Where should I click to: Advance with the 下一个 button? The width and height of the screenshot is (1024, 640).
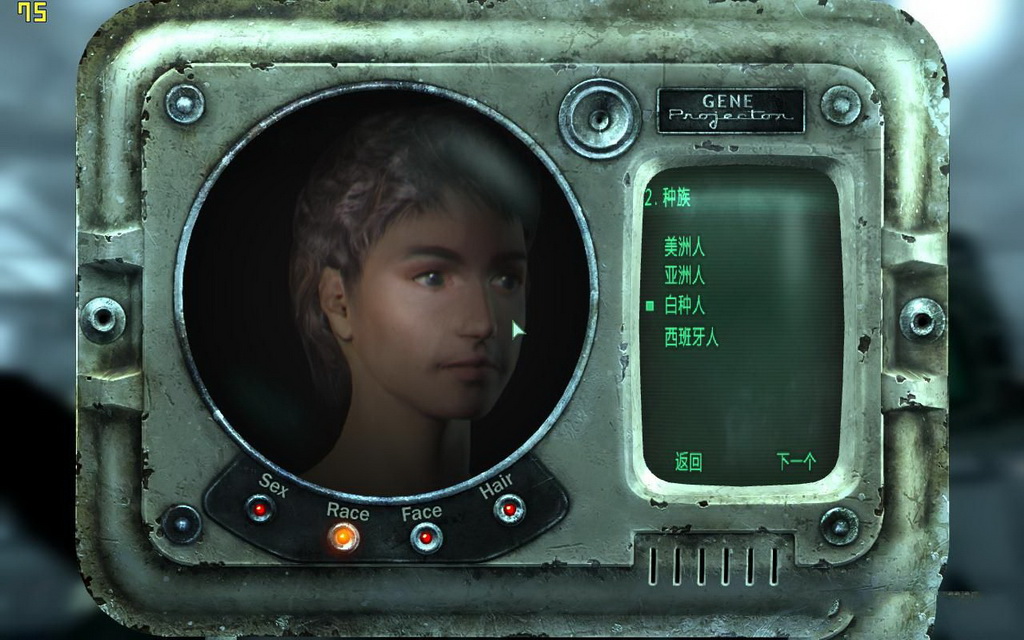click(796, 462)
